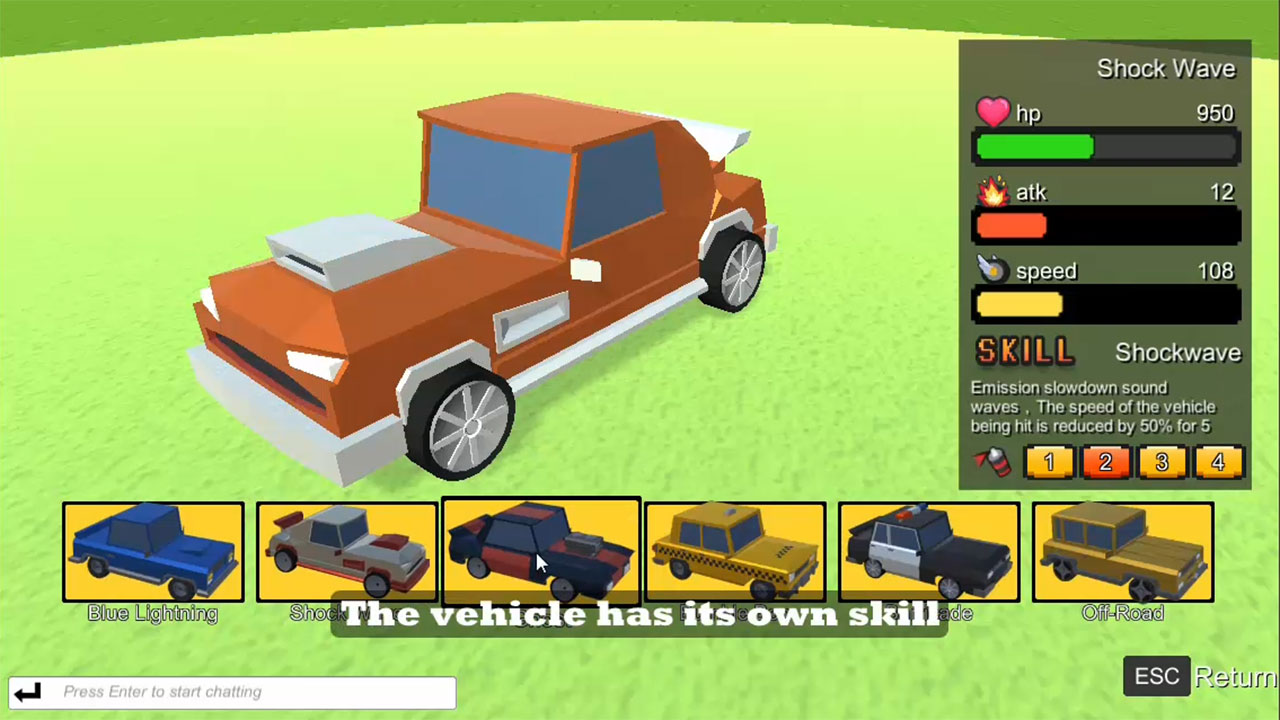This screenshot has height=720, width=1280.
Task: Select weapon slot 1
Action: [x=1049, y=461]
